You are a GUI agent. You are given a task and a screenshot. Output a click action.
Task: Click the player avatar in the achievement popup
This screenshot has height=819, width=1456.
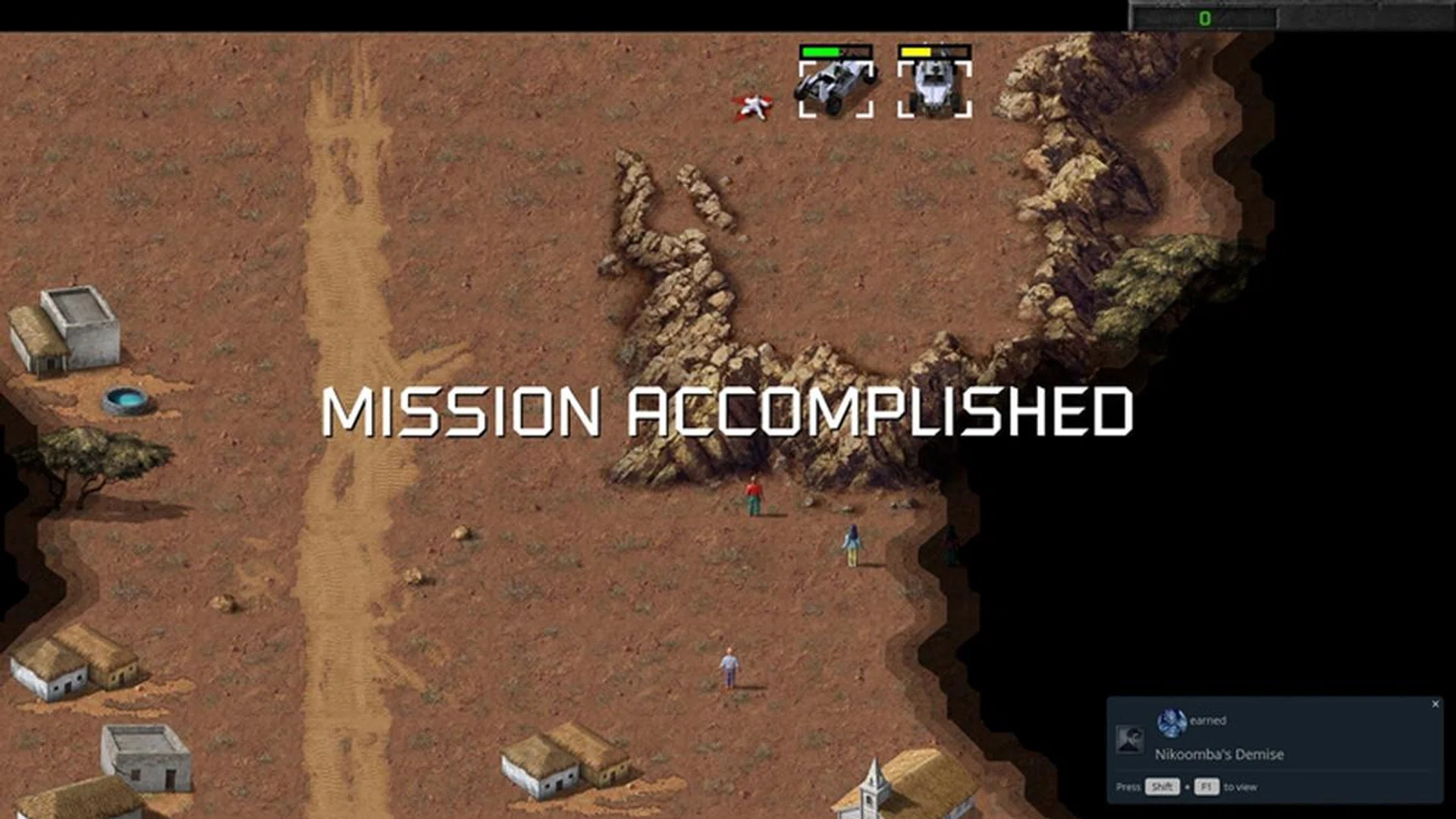[x=1172, y=722]
